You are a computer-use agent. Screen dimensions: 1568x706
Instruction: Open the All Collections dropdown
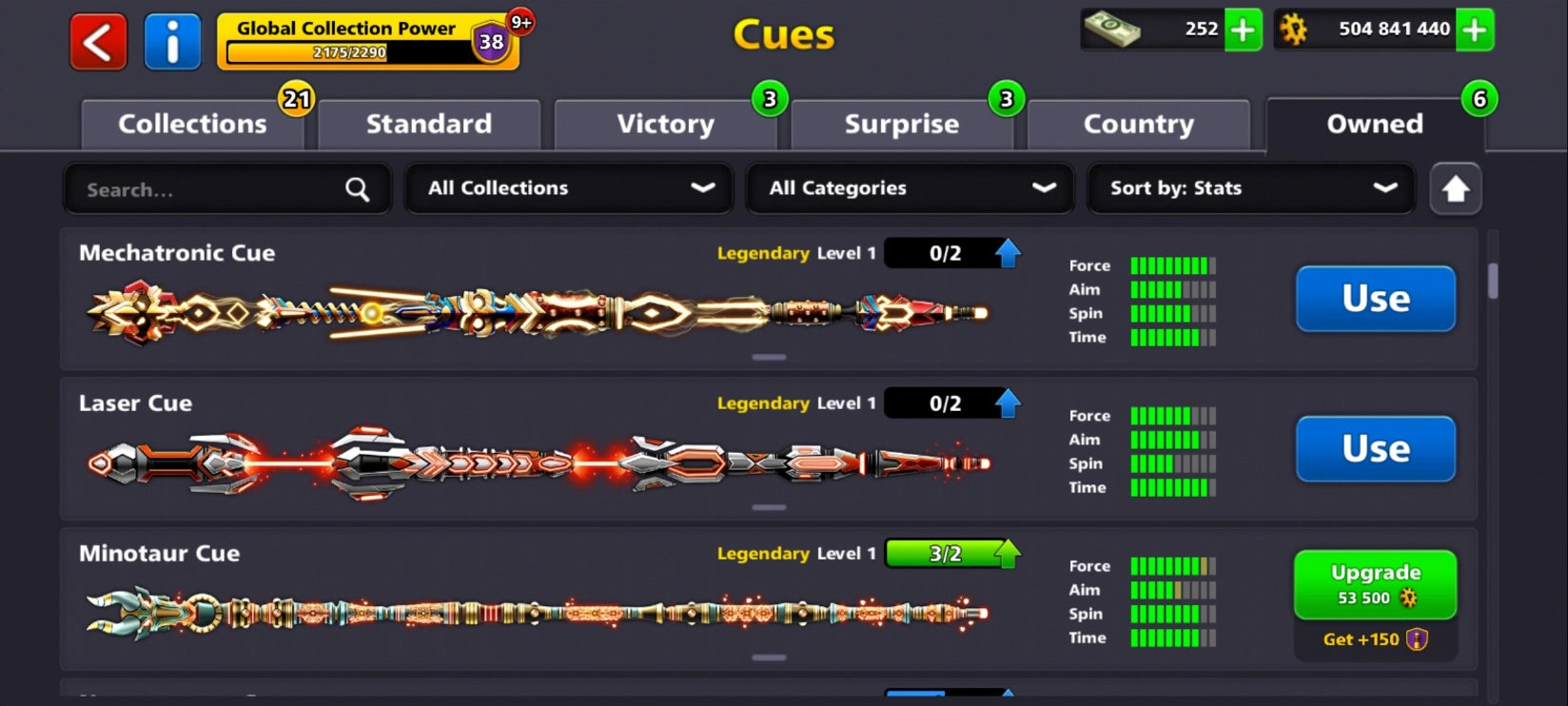click(568, 188)
